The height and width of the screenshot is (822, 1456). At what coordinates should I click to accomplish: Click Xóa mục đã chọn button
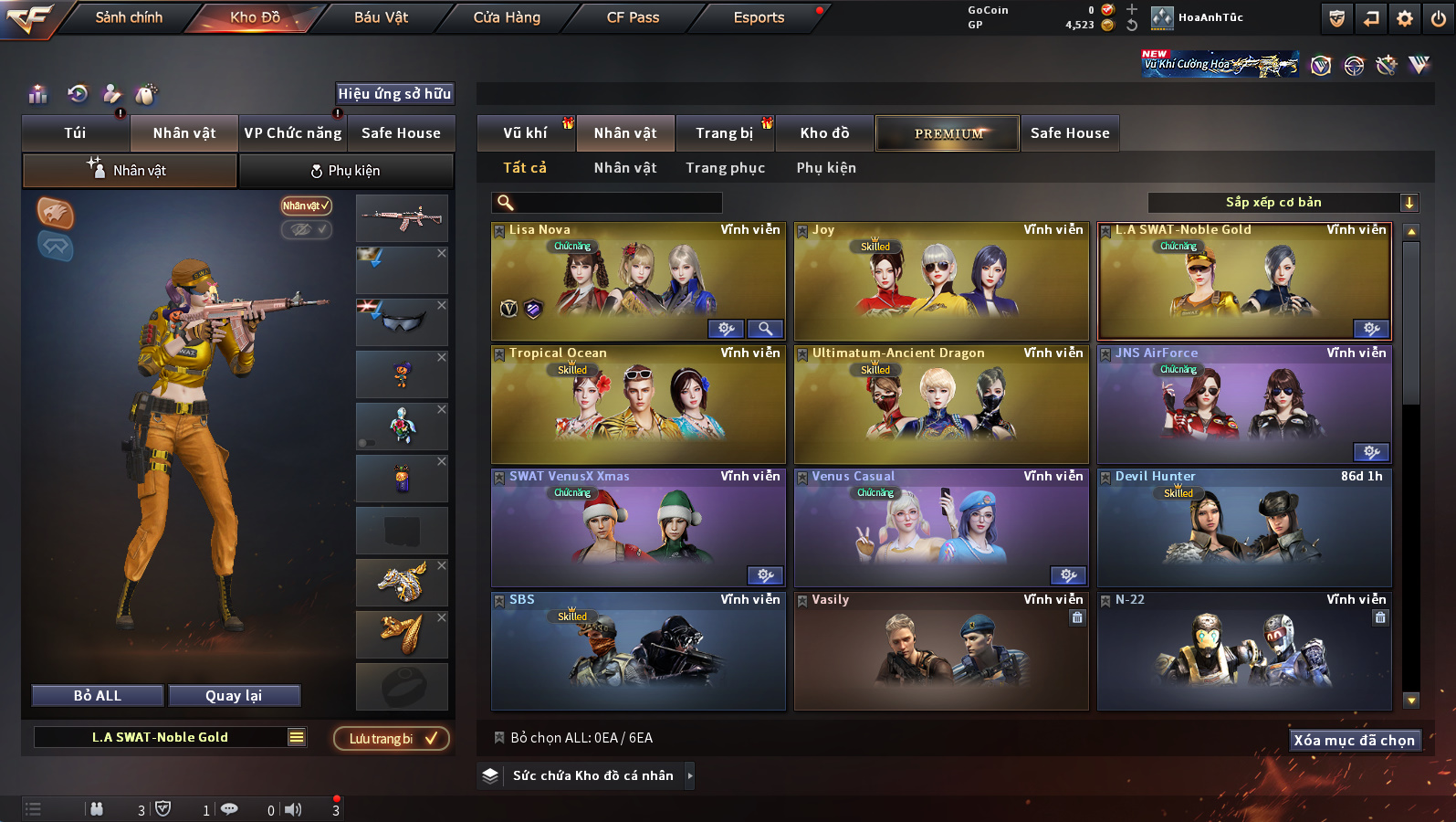pos(1354,740)
